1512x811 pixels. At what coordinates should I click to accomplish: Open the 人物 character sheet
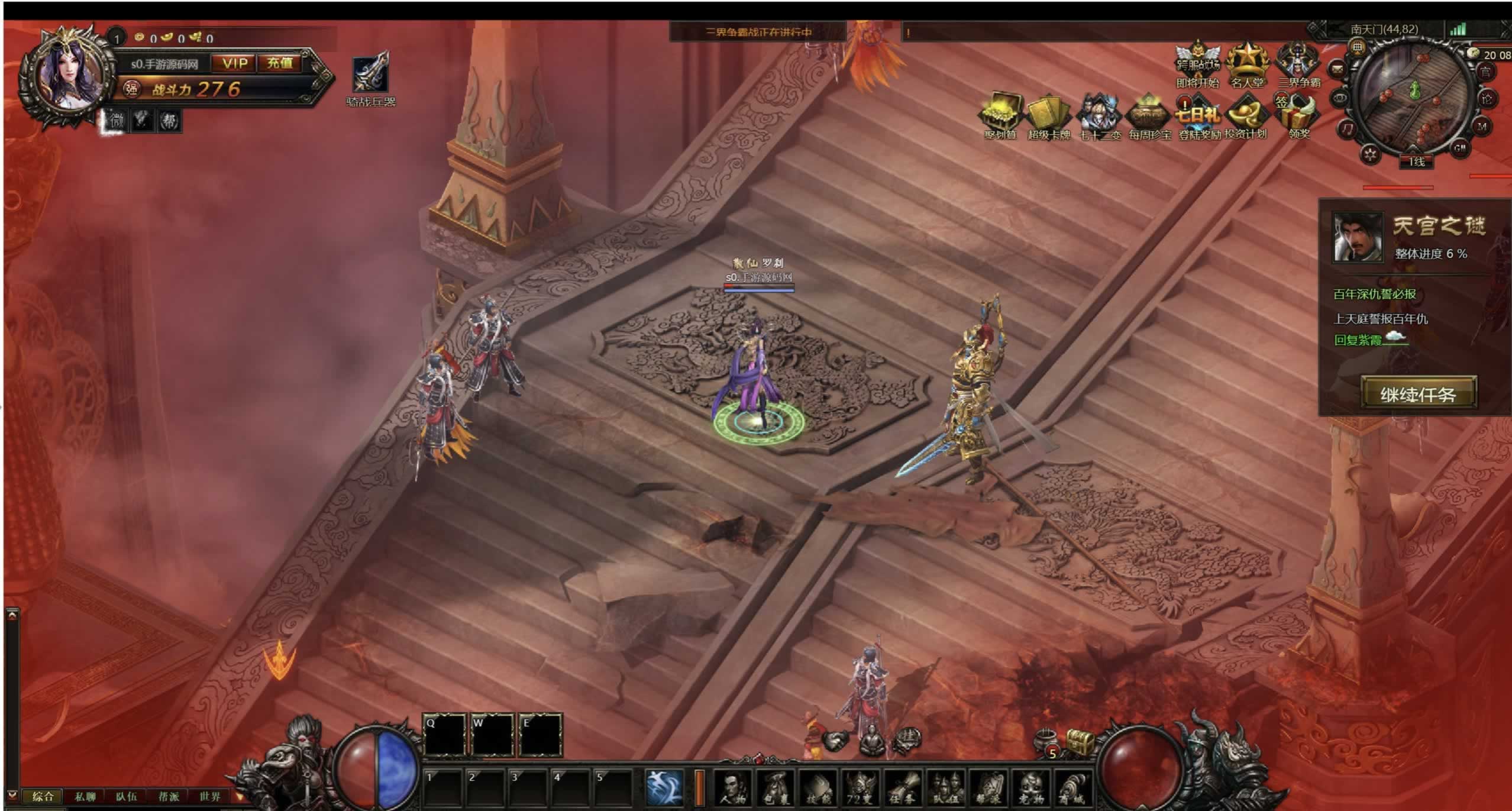(734, 788)
